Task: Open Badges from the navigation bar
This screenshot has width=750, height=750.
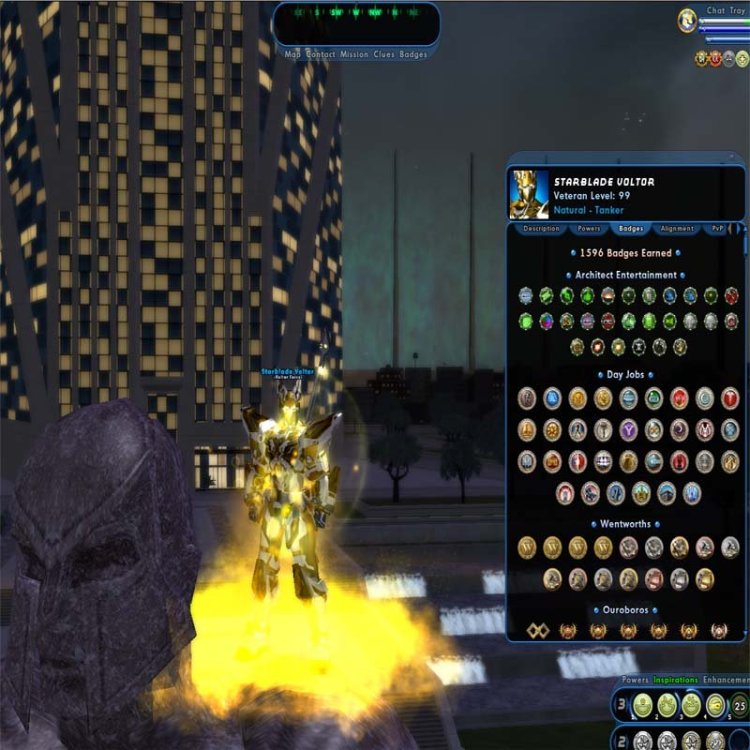Action: tap(414, 55)
